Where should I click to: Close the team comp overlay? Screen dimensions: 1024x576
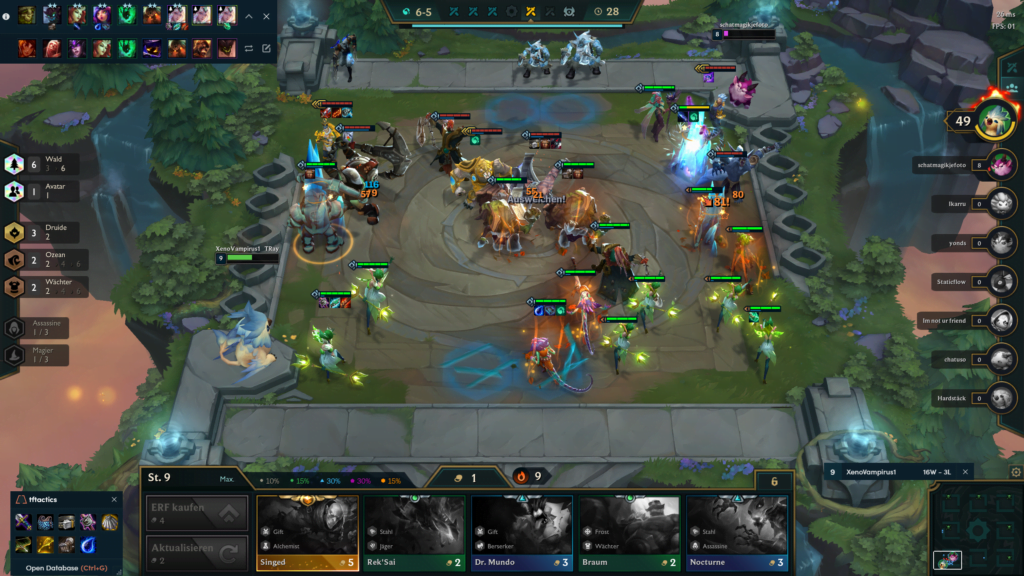coord(266,17)
